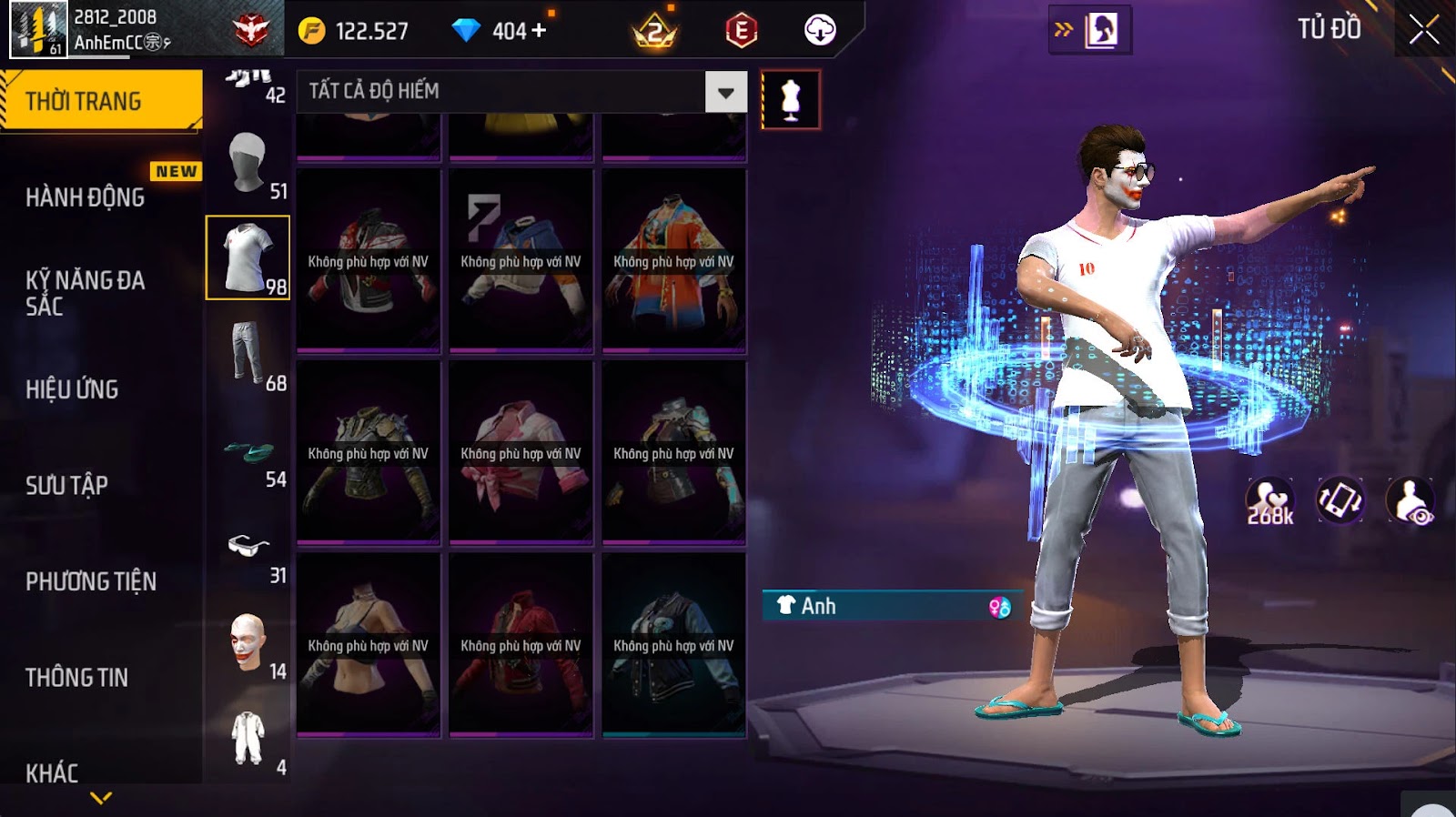Screen dimensions: 1456x817
Task: Choose the flip-flop shoes category
Action: pyautogui.click(x=248, y=450)
